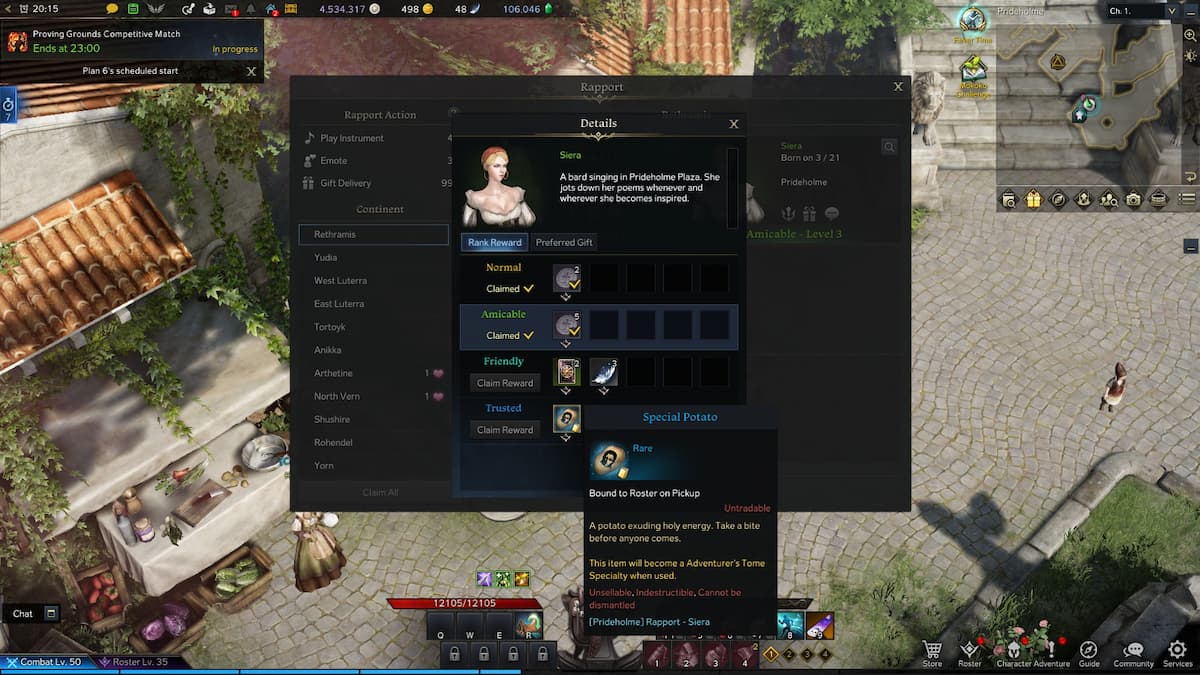Choose the Arthetine continent entry
The image size is (1200, 675).
click(333, 373)
